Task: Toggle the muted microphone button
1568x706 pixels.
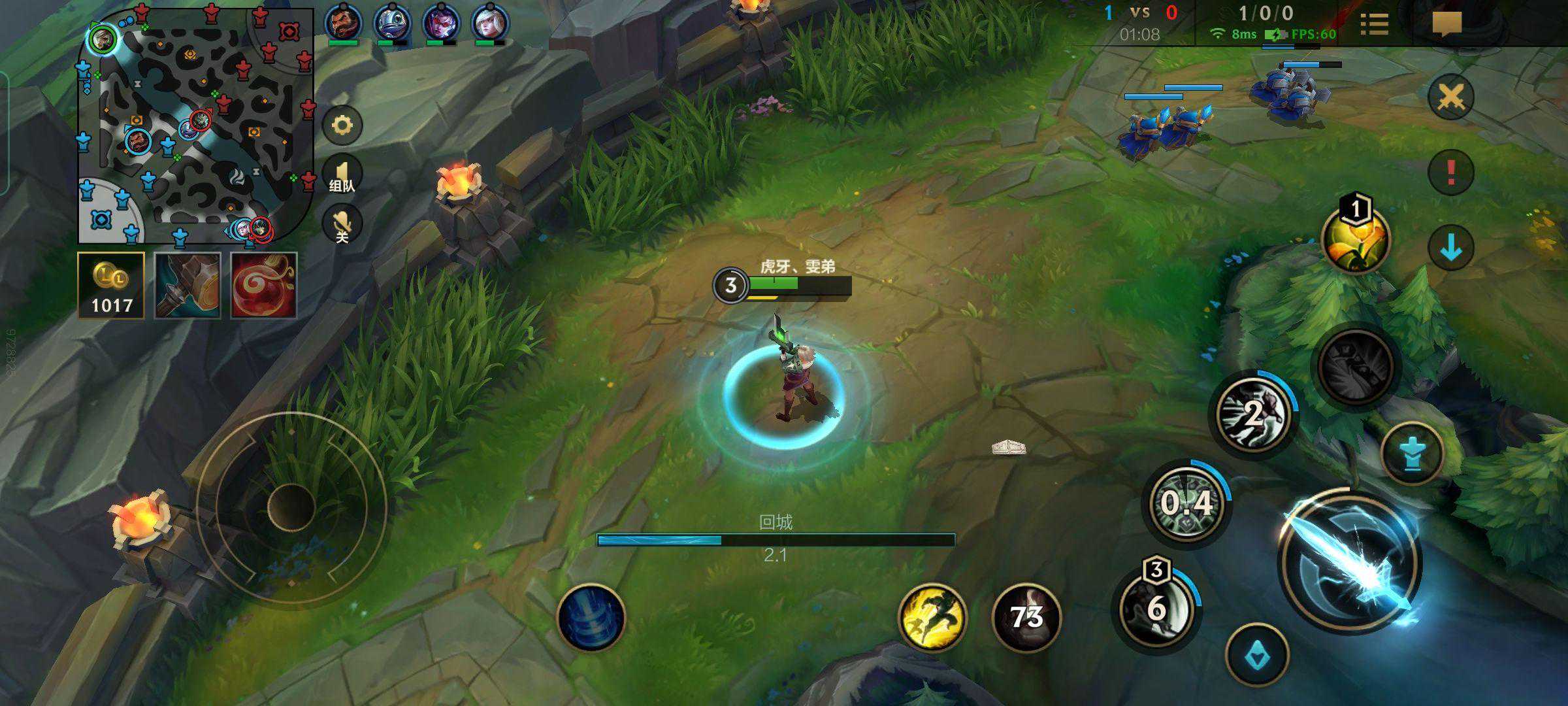Action: pos(342,225)
